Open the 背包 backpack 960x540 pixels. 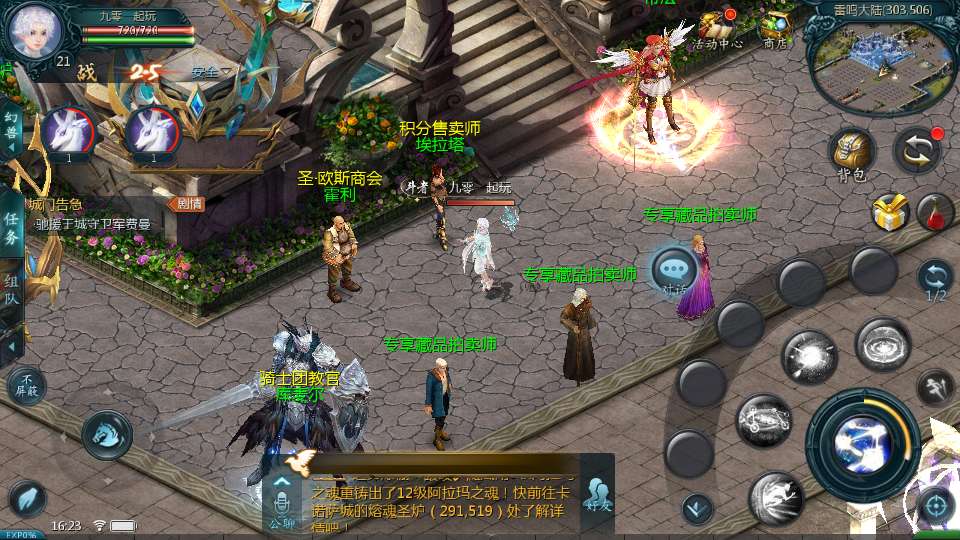pyautogui.click(x=851, y=153)
